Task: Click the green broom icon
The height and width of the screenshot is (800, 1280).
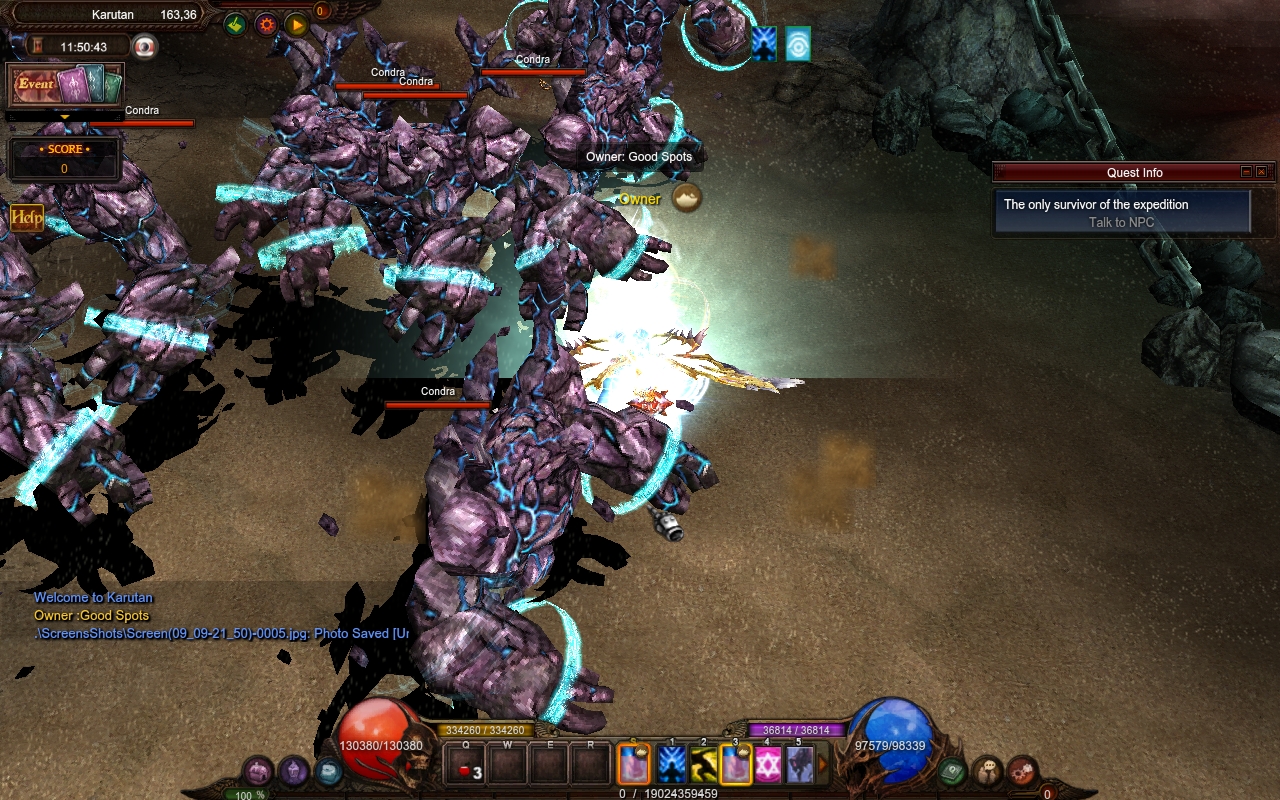Action: click(x=235, y=25)
